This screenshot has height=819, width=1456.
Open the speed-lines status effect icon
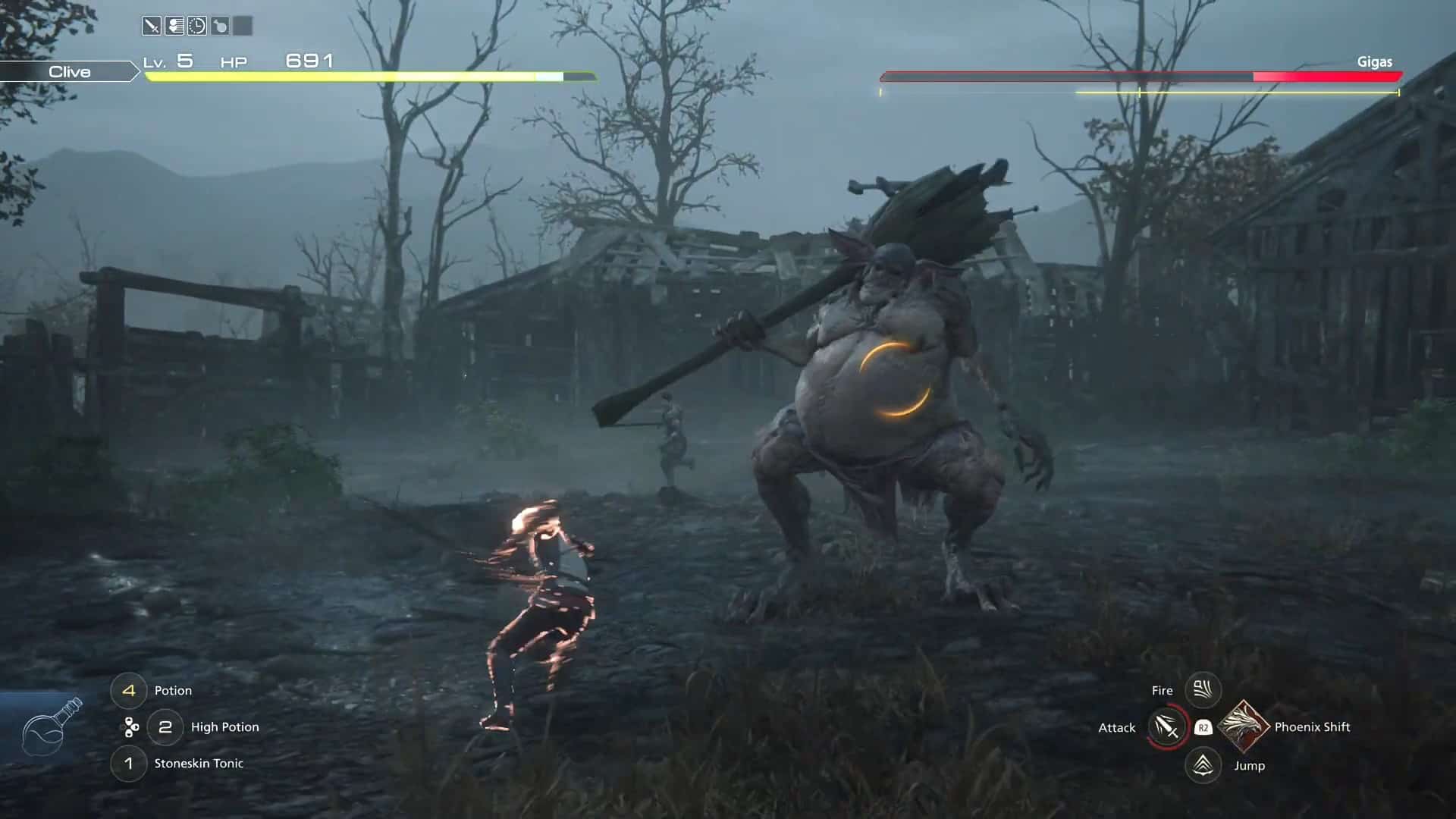[x=174, y=24]
